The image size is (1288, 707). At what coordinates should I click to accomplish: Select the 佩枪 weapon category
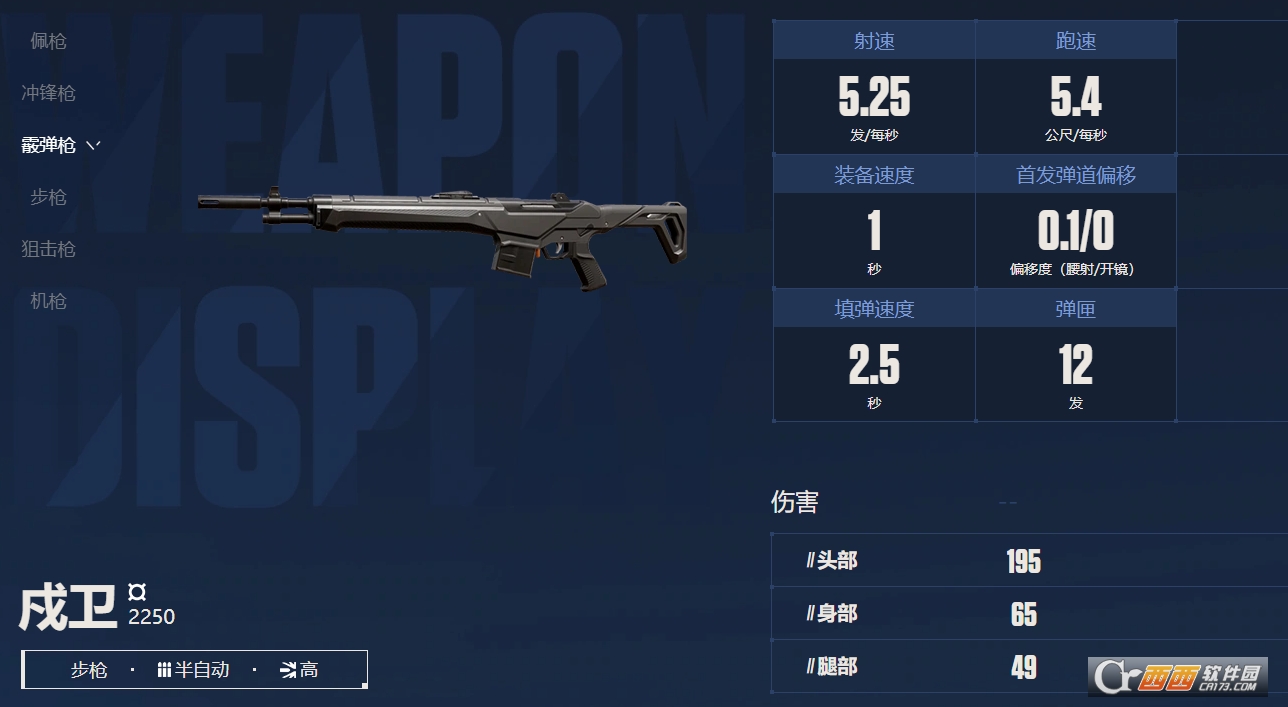48,41
